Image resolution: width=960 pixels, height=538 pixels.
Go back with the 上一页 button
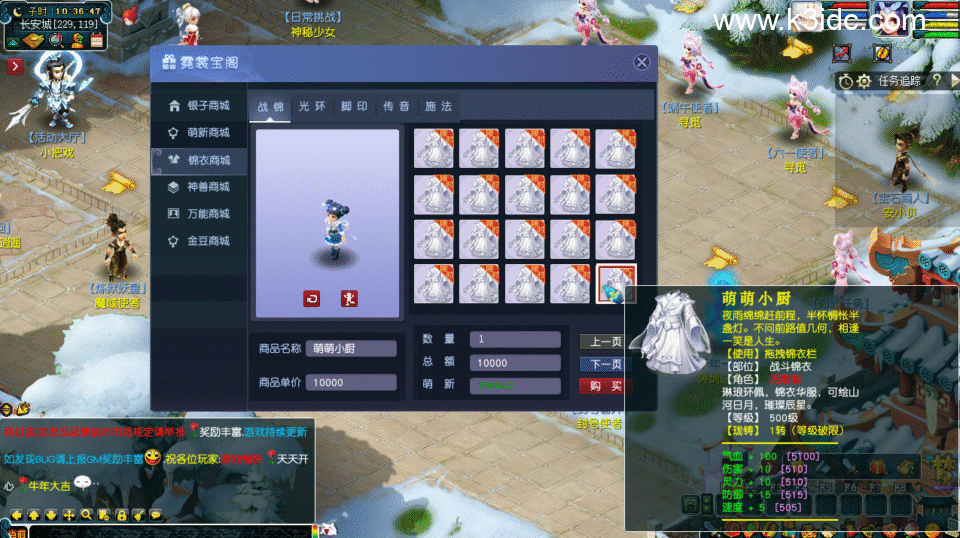(605, 342)
